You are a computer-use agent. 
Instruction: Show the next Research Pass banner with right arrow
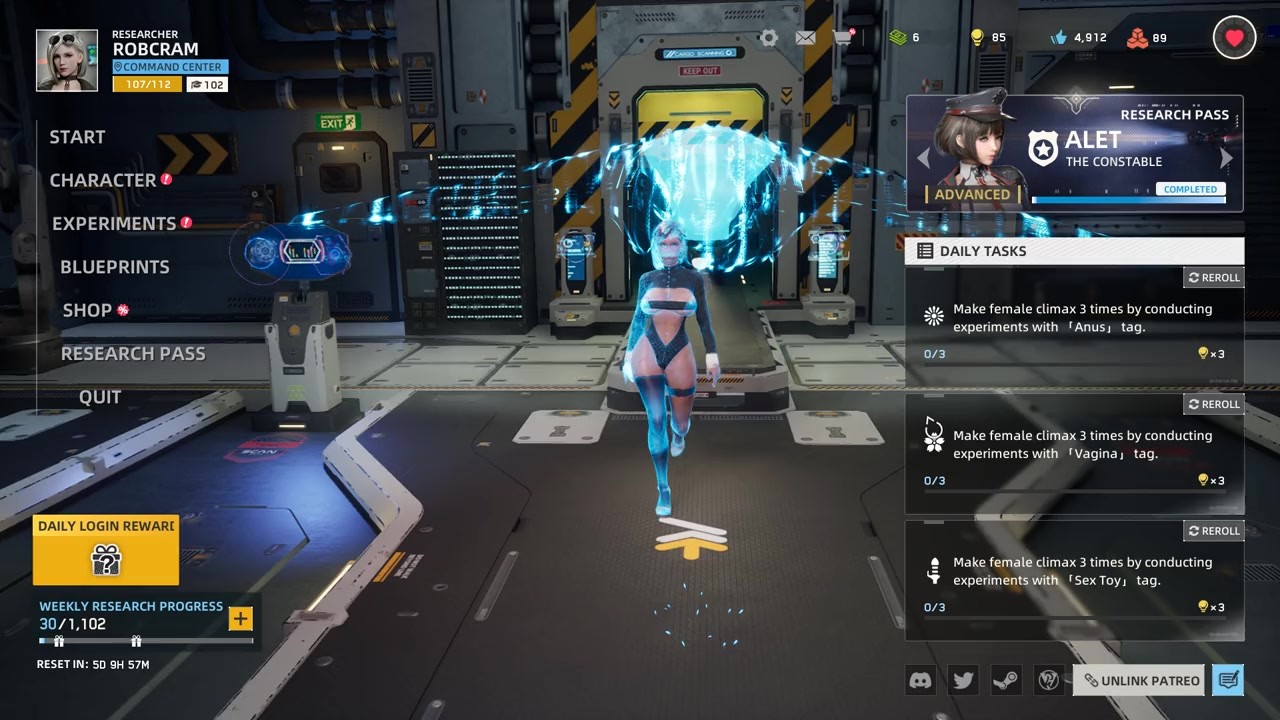coord(1227,158)
